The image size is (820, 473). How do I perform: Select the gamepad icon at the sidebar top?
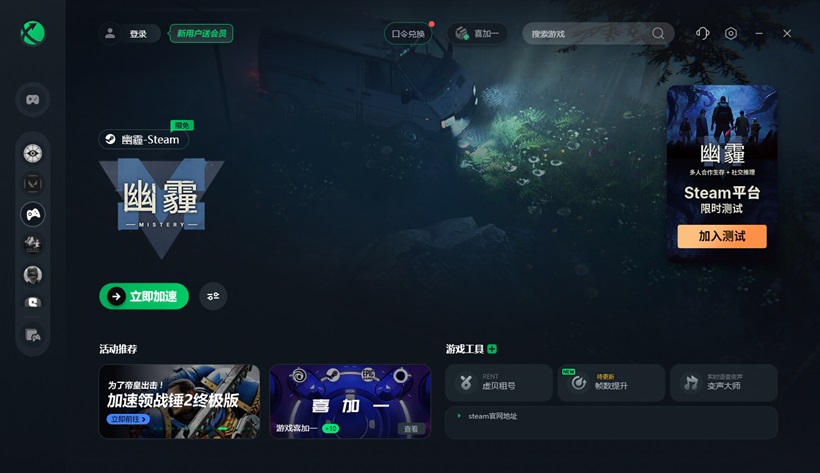click(33, 100)
